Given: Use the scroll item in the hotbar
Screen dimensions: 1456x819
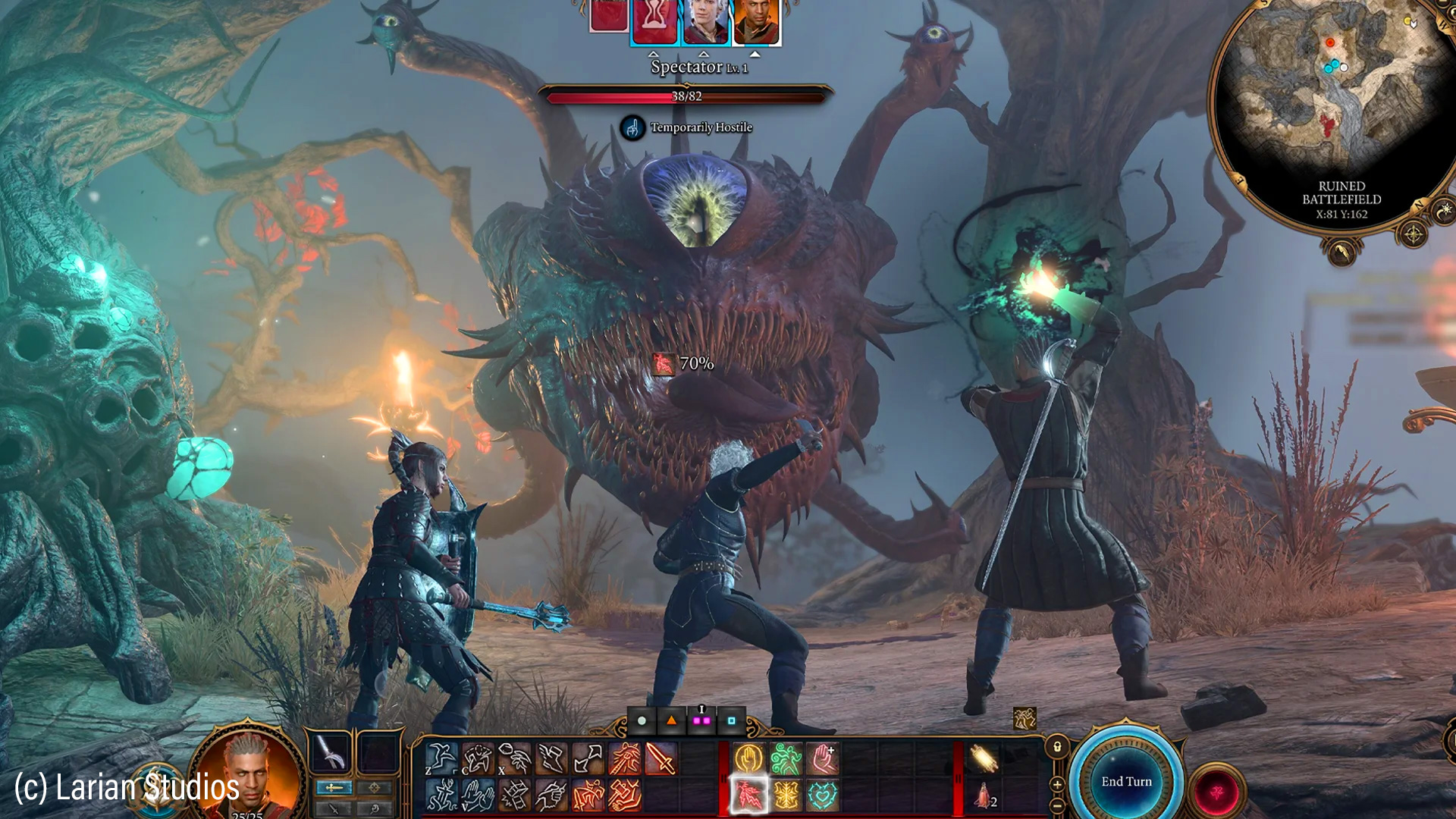Looking at the screenshot, I should tap(984, 758).
